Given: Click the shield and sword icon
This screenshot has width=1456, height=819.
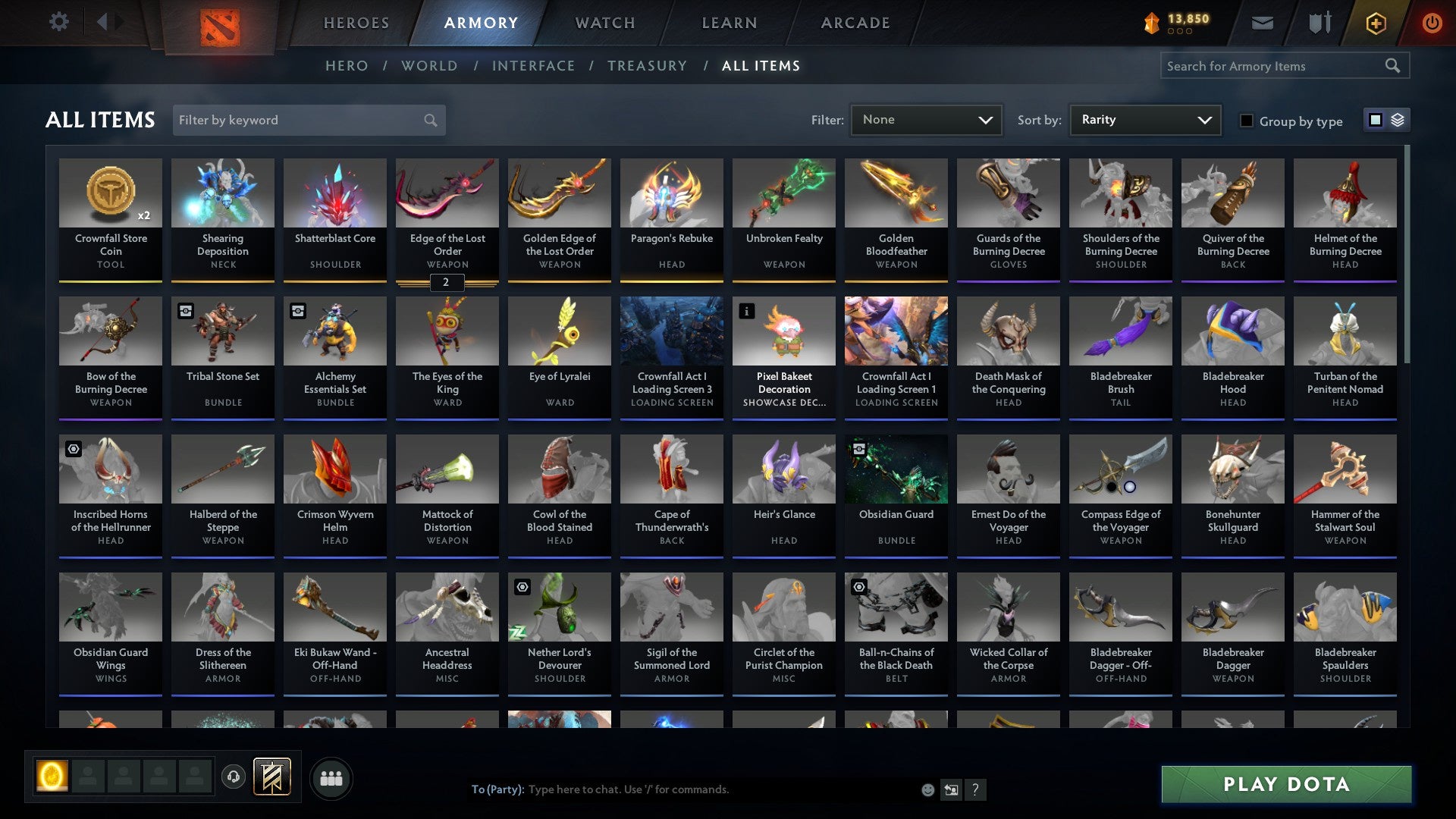Looking at the screenshot, I should click(x=1319, y=23).
